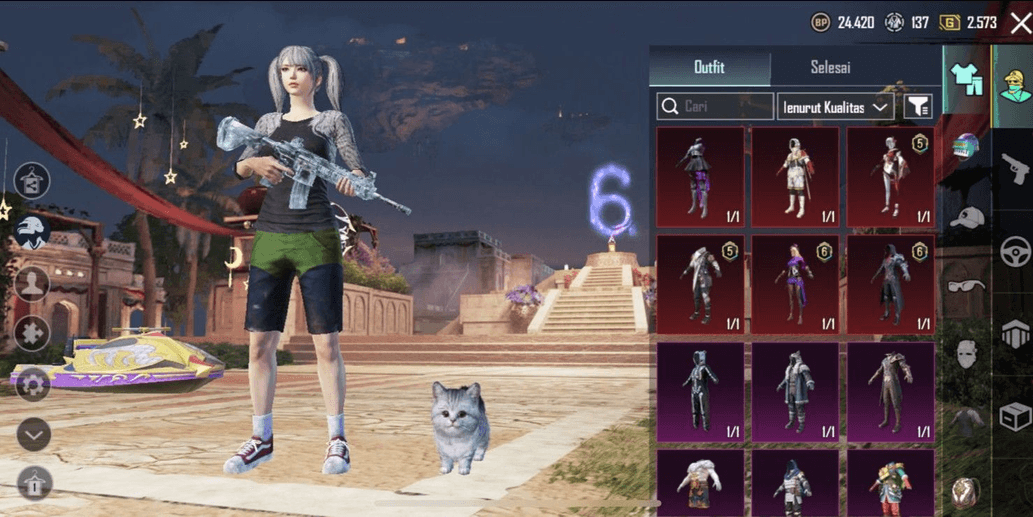Select the helmet category icon
This screenshot has height=517, width=1033.
(x=967, y=150)
